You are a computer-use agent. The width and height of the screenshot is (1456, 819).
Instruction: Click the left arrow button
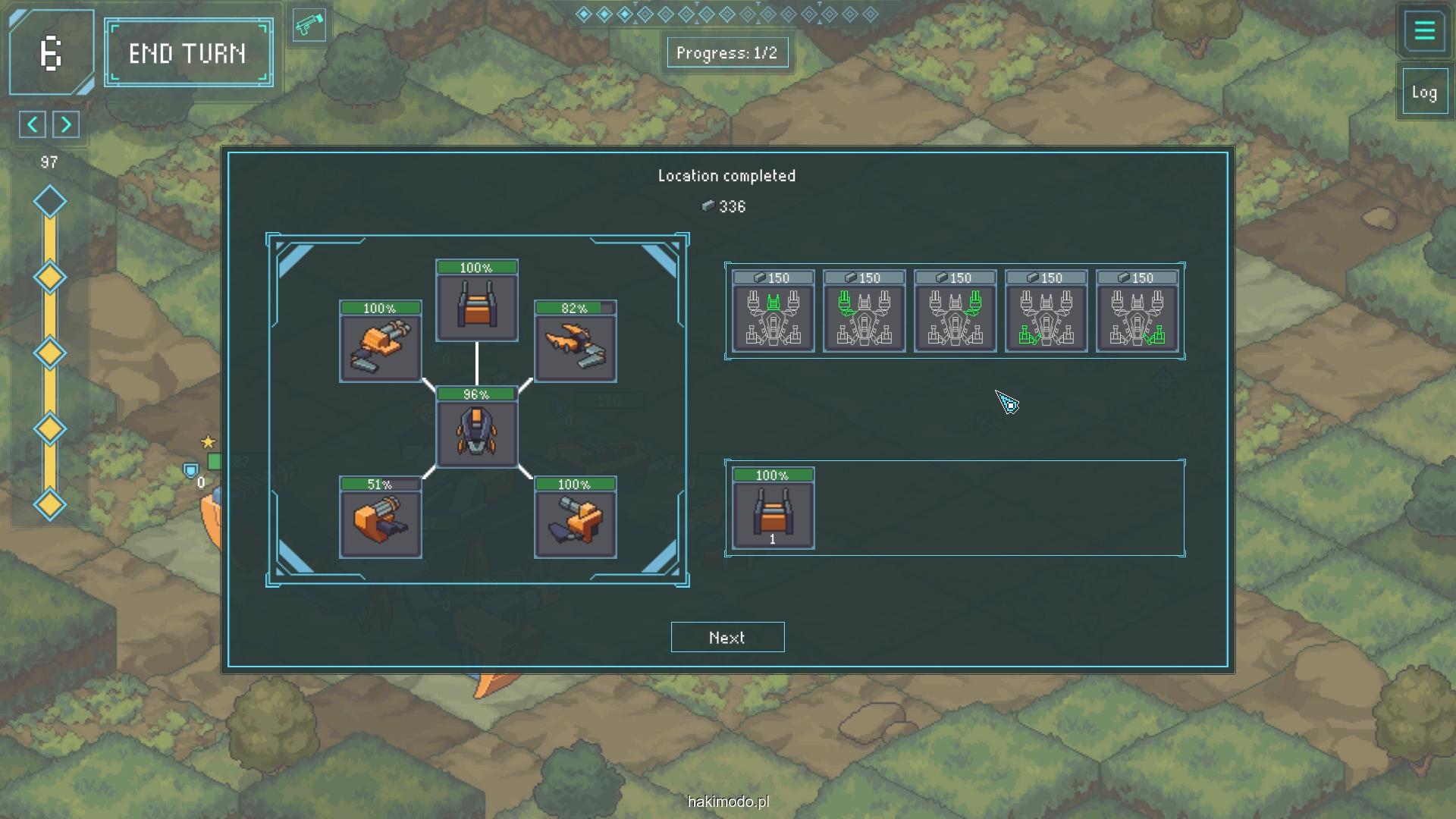pyautogui.click(x=33, y=124)
